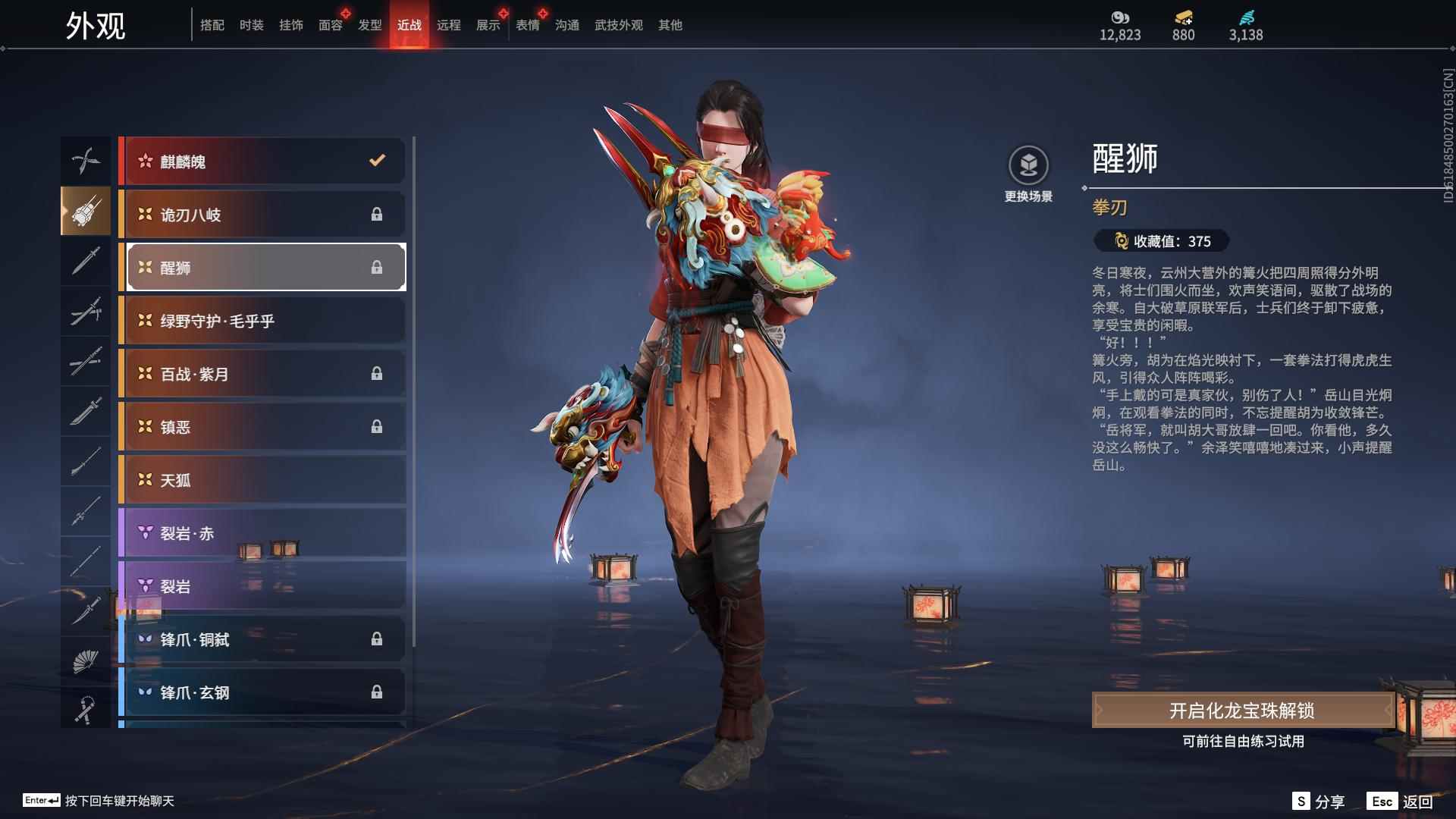Select 天狐 from the weapon skin list
Viewport: 1456px width, 819px height.
[262, 480]
